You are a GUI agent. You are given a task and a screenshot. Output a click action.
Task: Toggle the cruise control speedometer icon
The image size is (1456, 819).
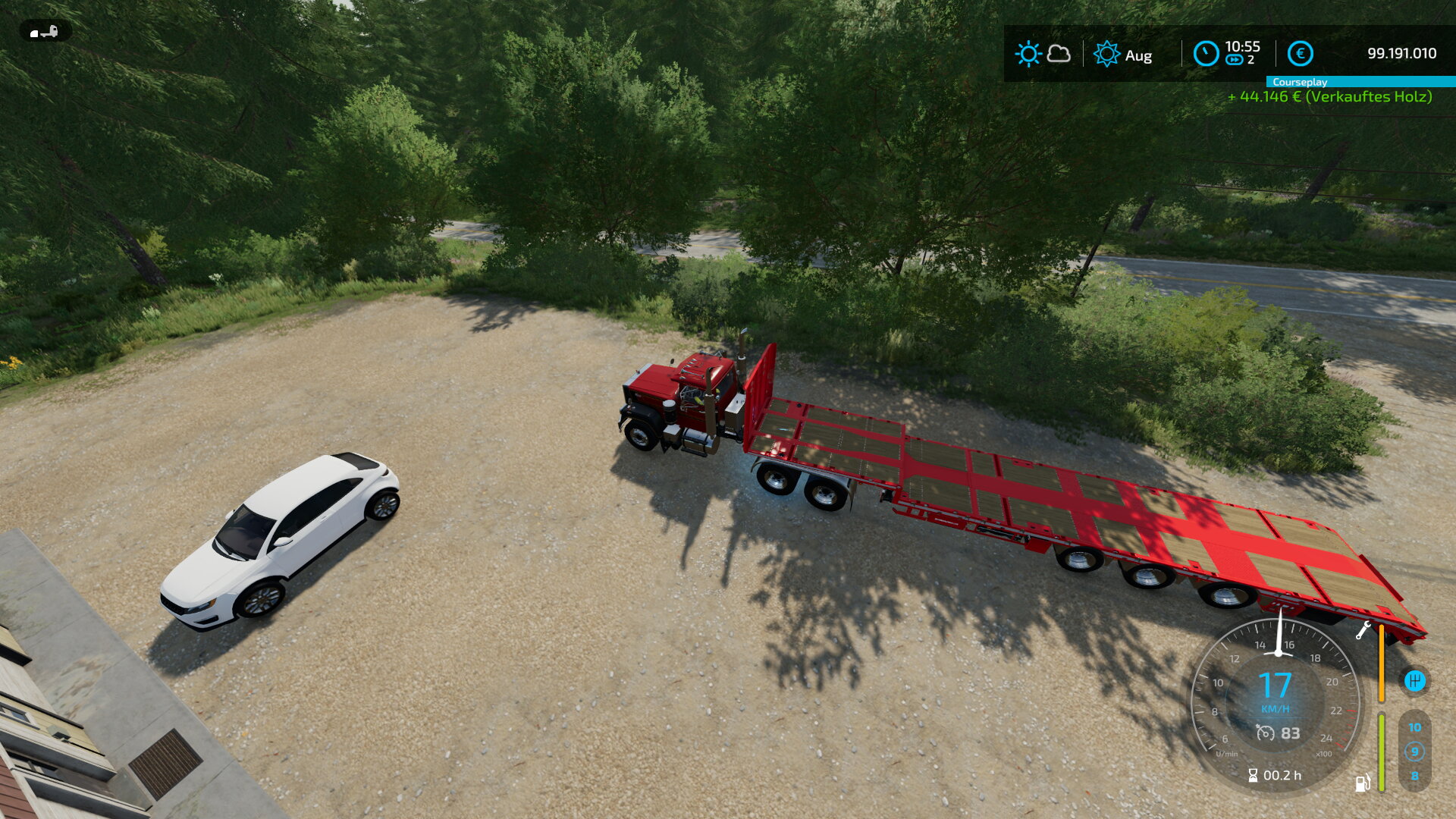[x=1265, y=733]
